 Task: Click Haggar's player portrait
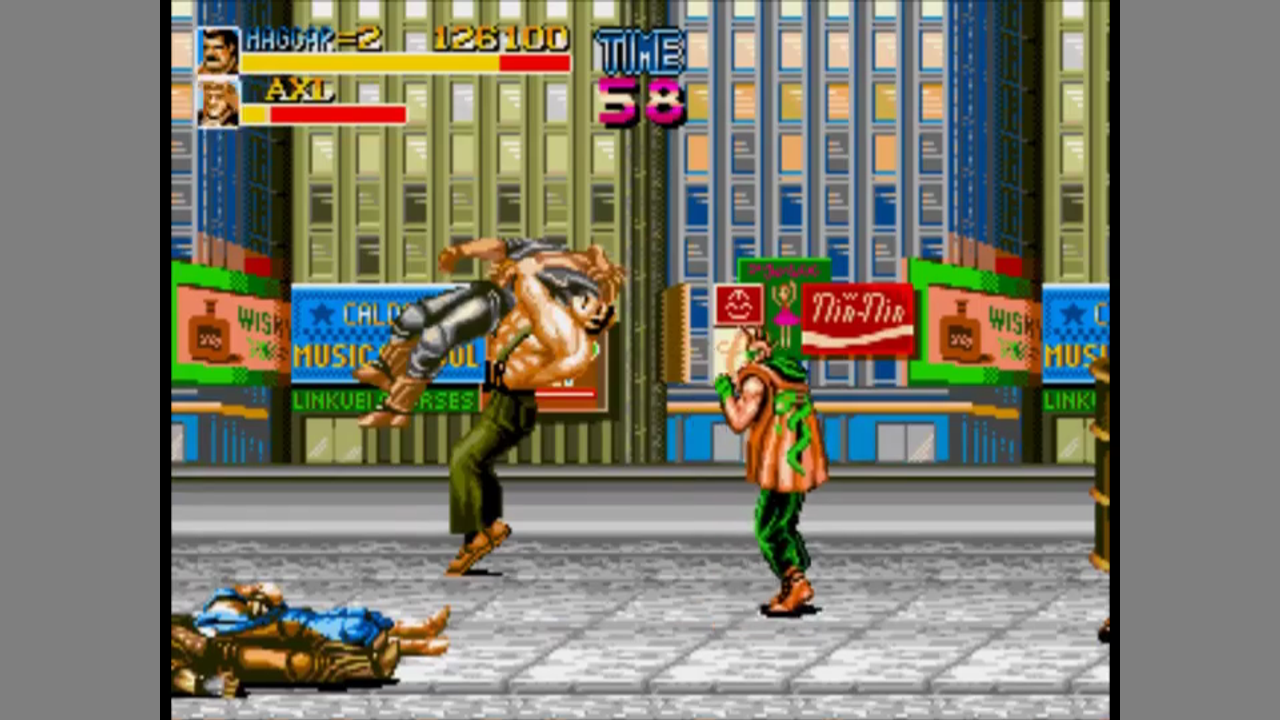pos(218,51)
